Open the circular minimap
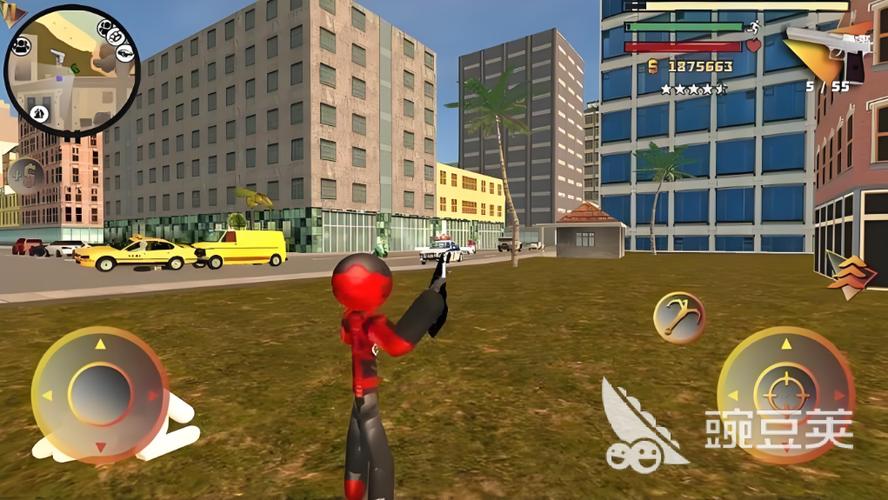Image resolution: width=888 pixels, height=500 pixels. tap(70, 70)
